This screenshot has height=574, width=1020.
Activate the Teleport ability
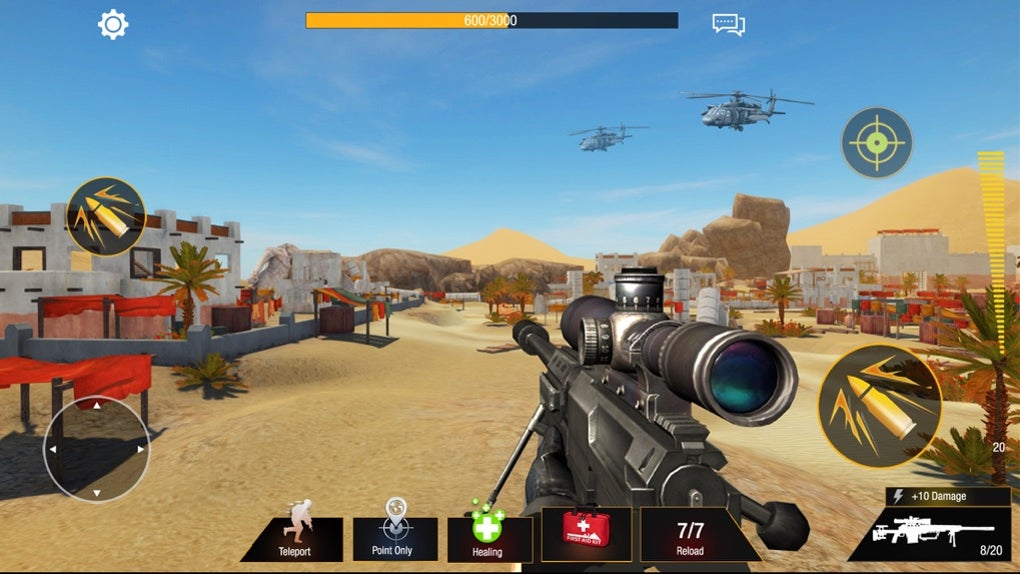(294, 537)
